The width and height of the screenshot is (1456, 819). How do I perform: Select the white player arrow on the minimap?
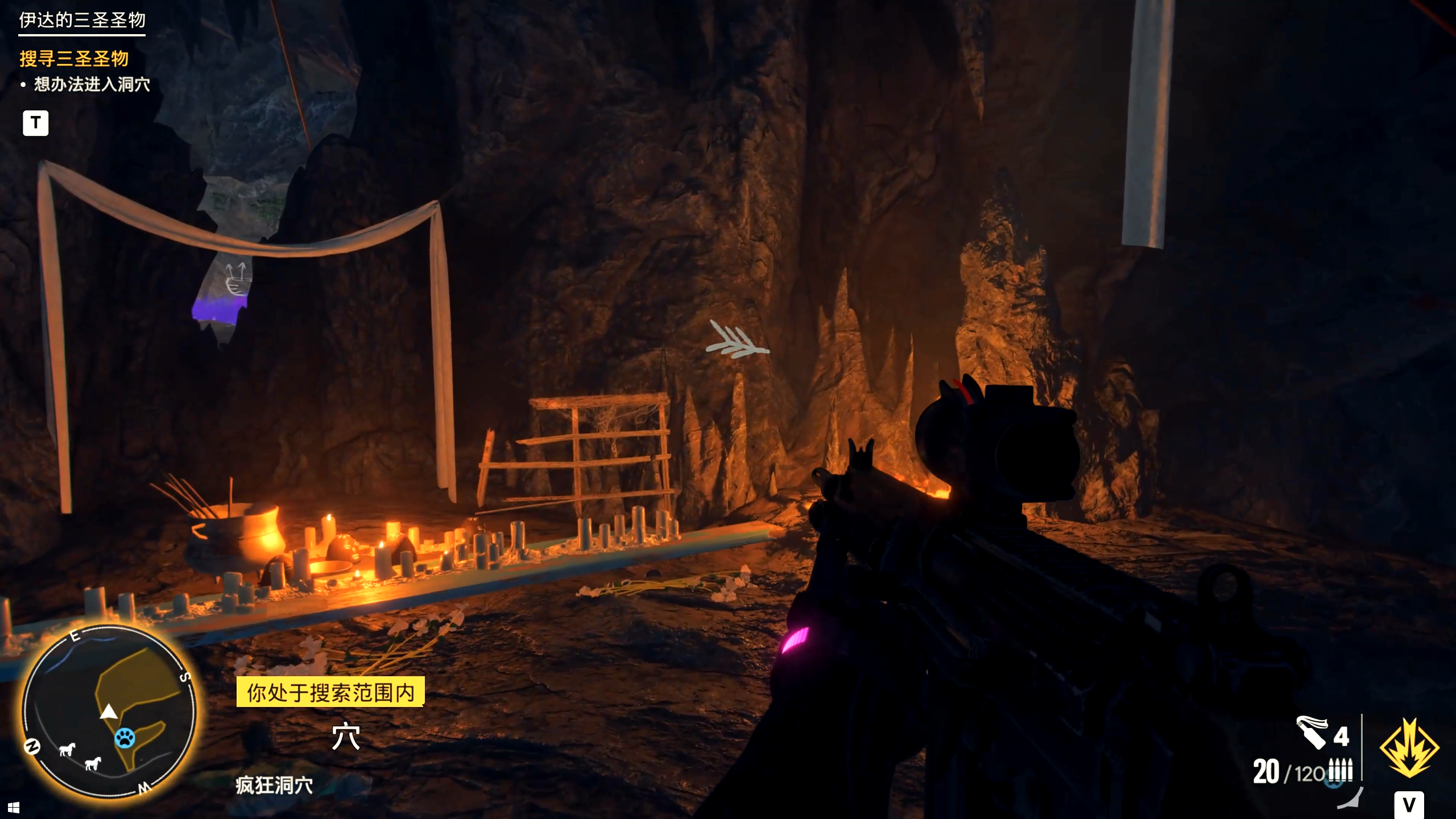coord(109,712)
